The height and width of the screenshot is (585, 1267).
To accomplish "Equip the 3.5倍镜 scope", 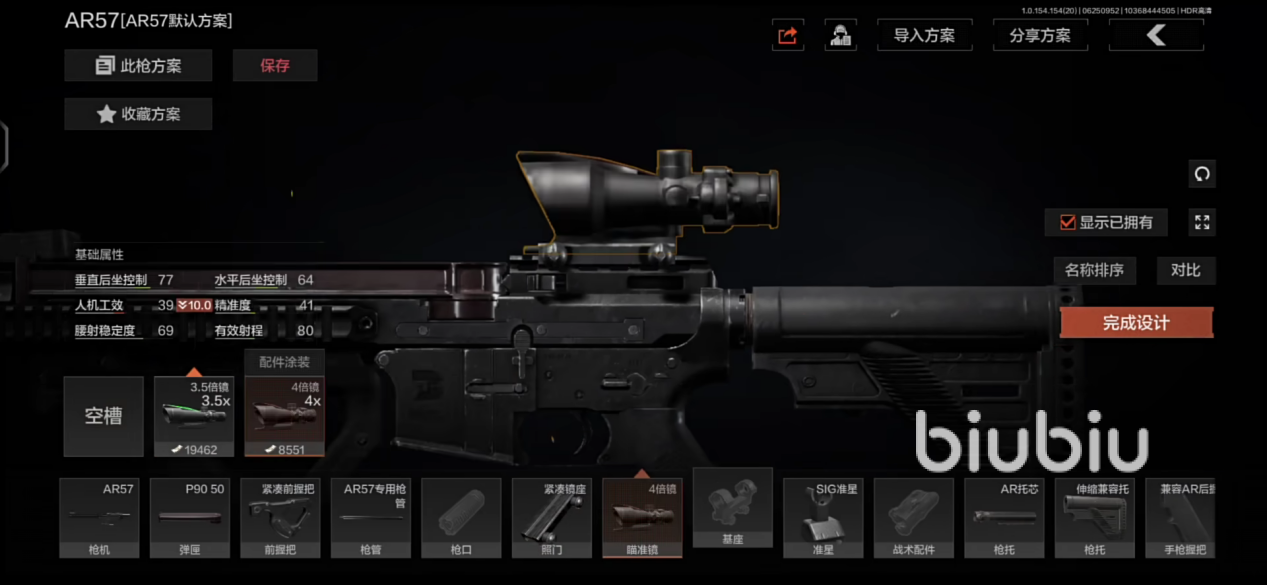I will point(194,417).
